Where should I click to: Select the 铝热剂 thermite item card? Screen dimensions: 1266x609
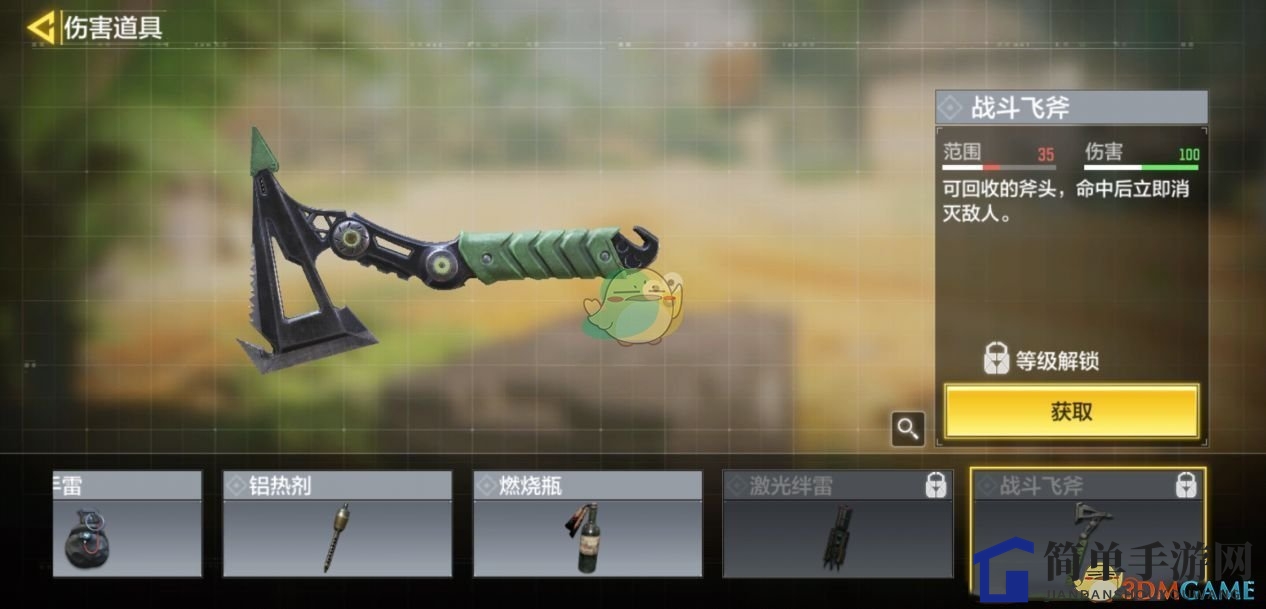tap(337, 525)
